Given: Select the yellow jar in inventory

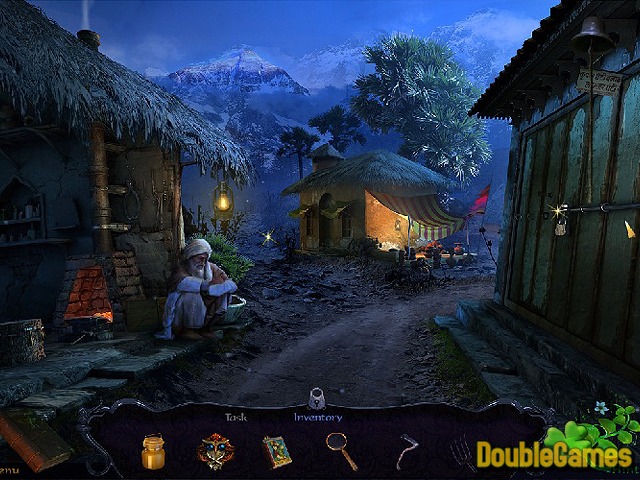Looking at the screenshot, I should [153, 451].
